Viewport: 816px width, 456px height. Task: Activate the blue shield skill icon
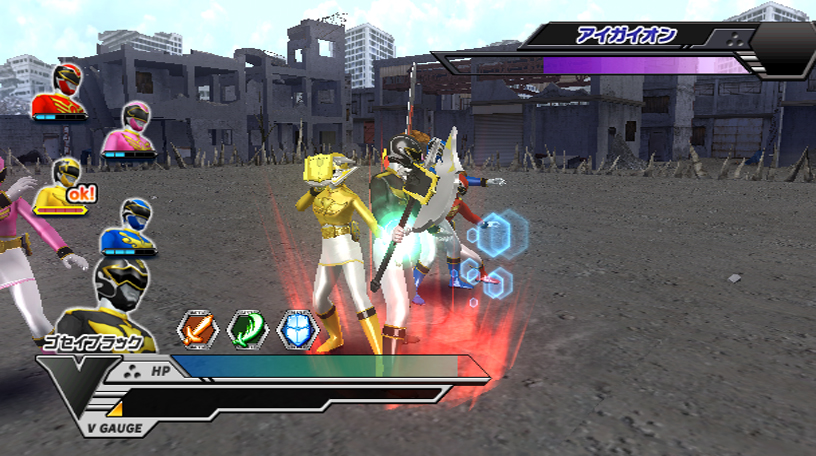tap(297, 329)
